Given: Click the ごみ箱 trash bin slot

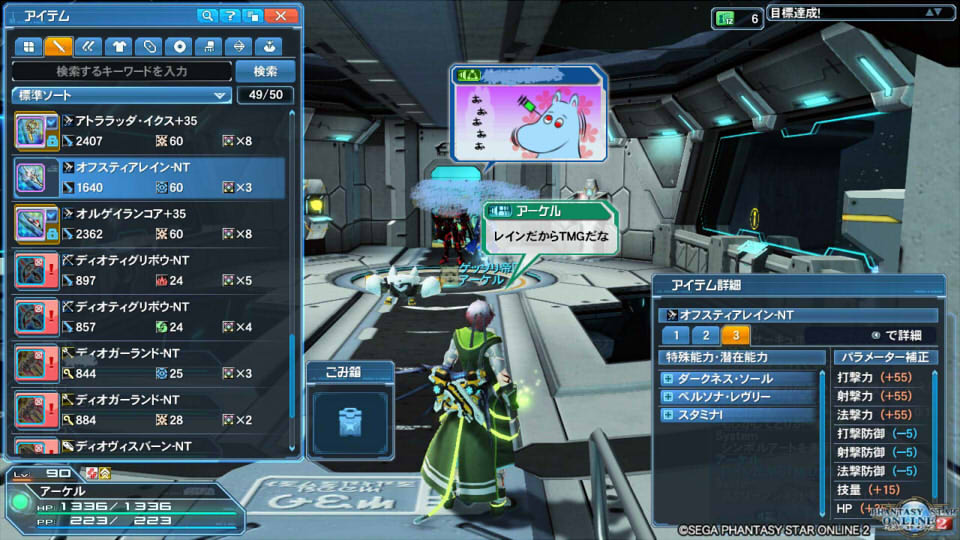Looking at the screenshot, I should pos(348,421).
